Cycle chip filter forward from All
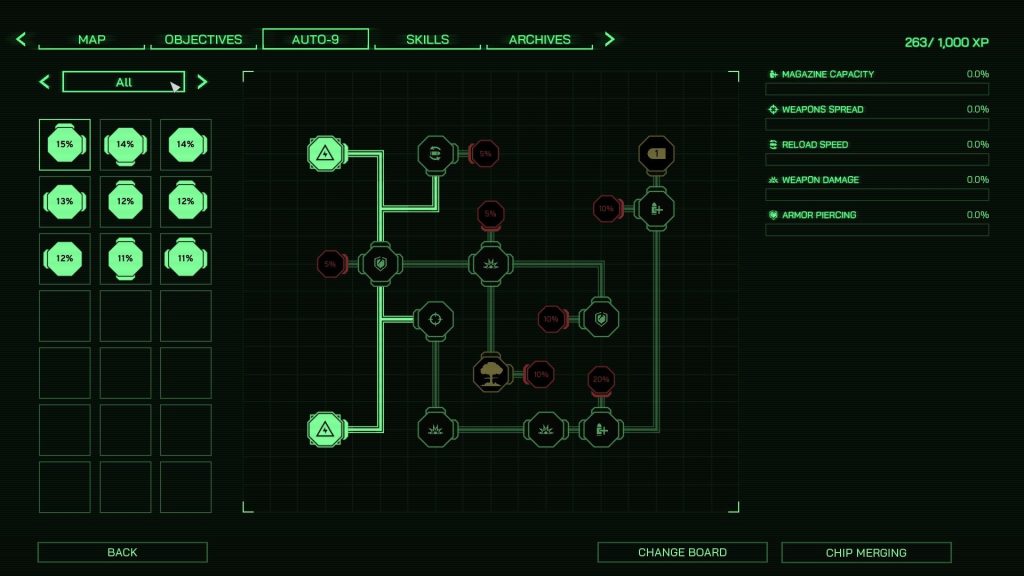The height and width of the screenshot is (576, 1024). [x=202, y=82]
